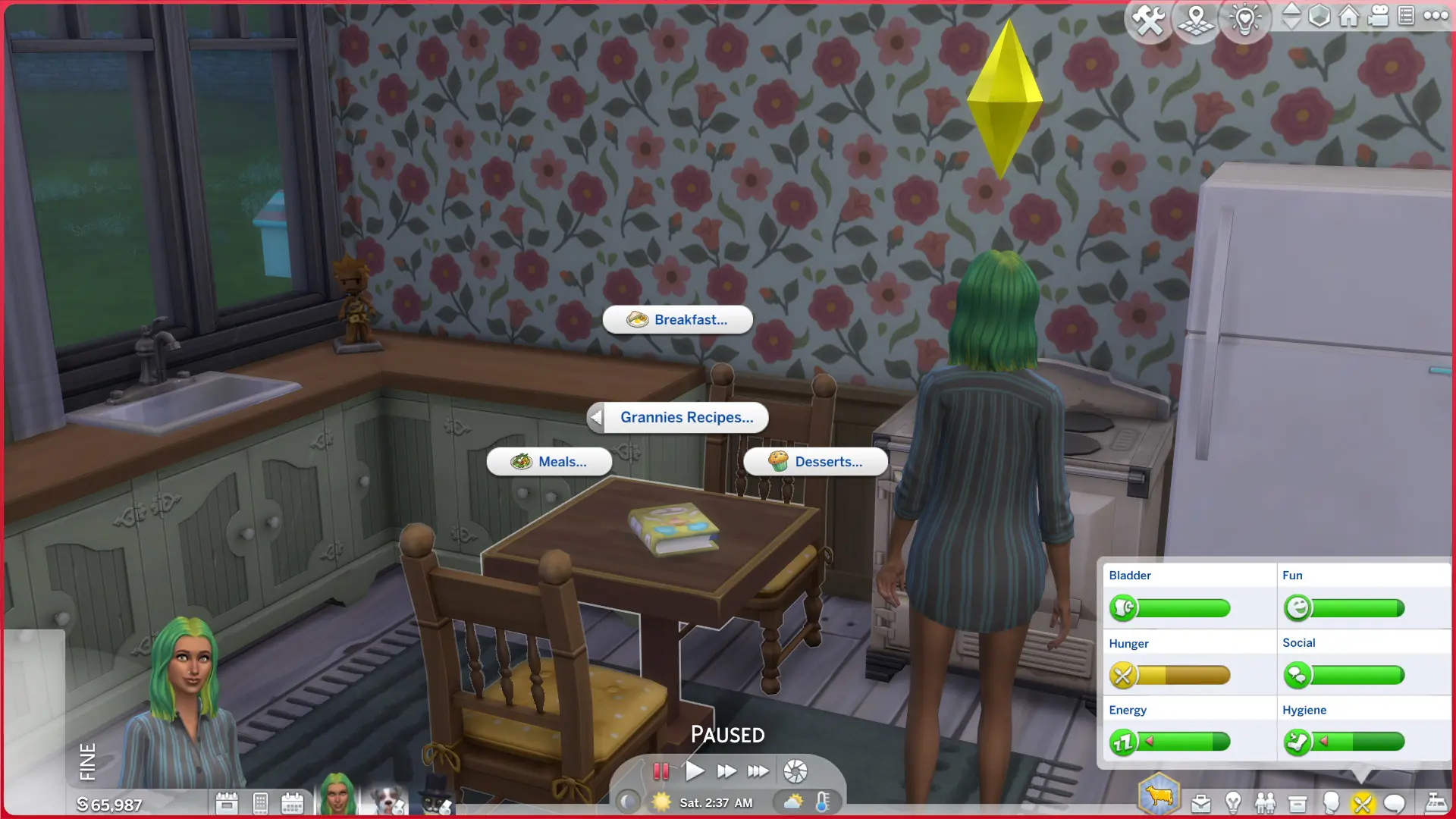This screenshot has width=1456, height=819.
Task: Open the Relationships panel icon
Action: tap(1264, 802)
